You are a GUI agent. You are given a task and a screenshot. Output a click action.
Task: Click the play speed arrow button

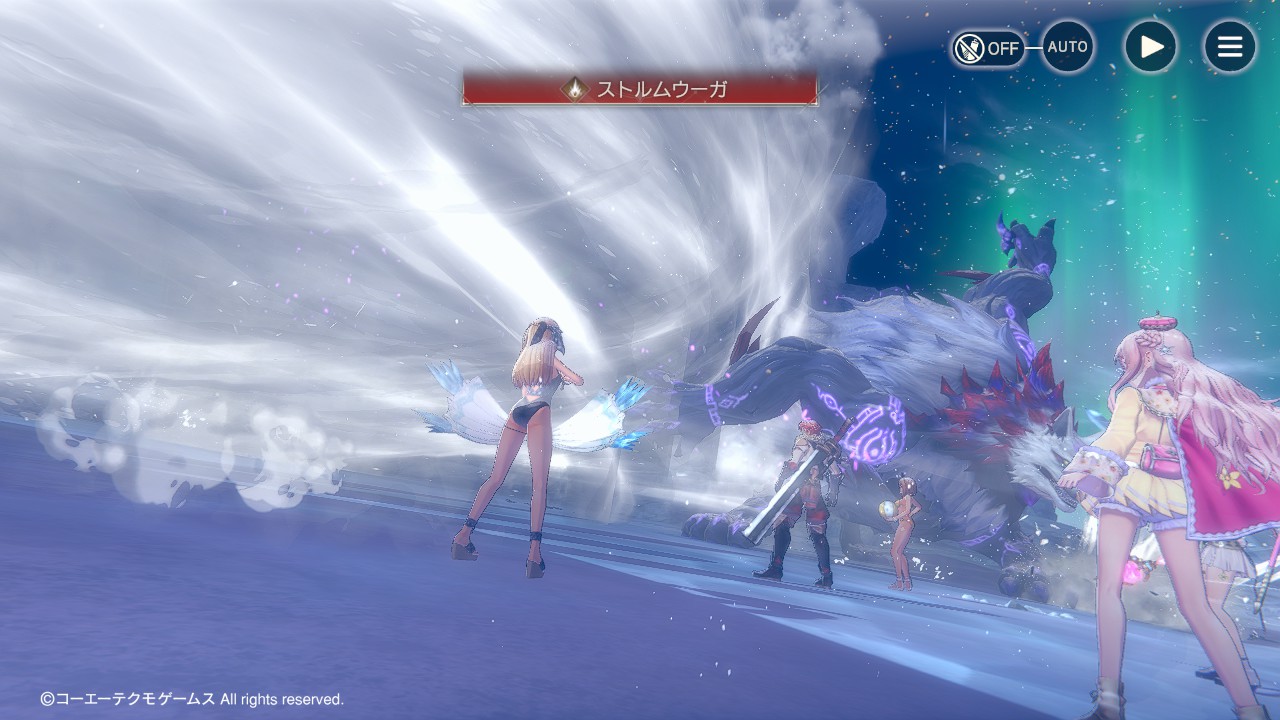pyautogui.click(x=1150, y=47)
